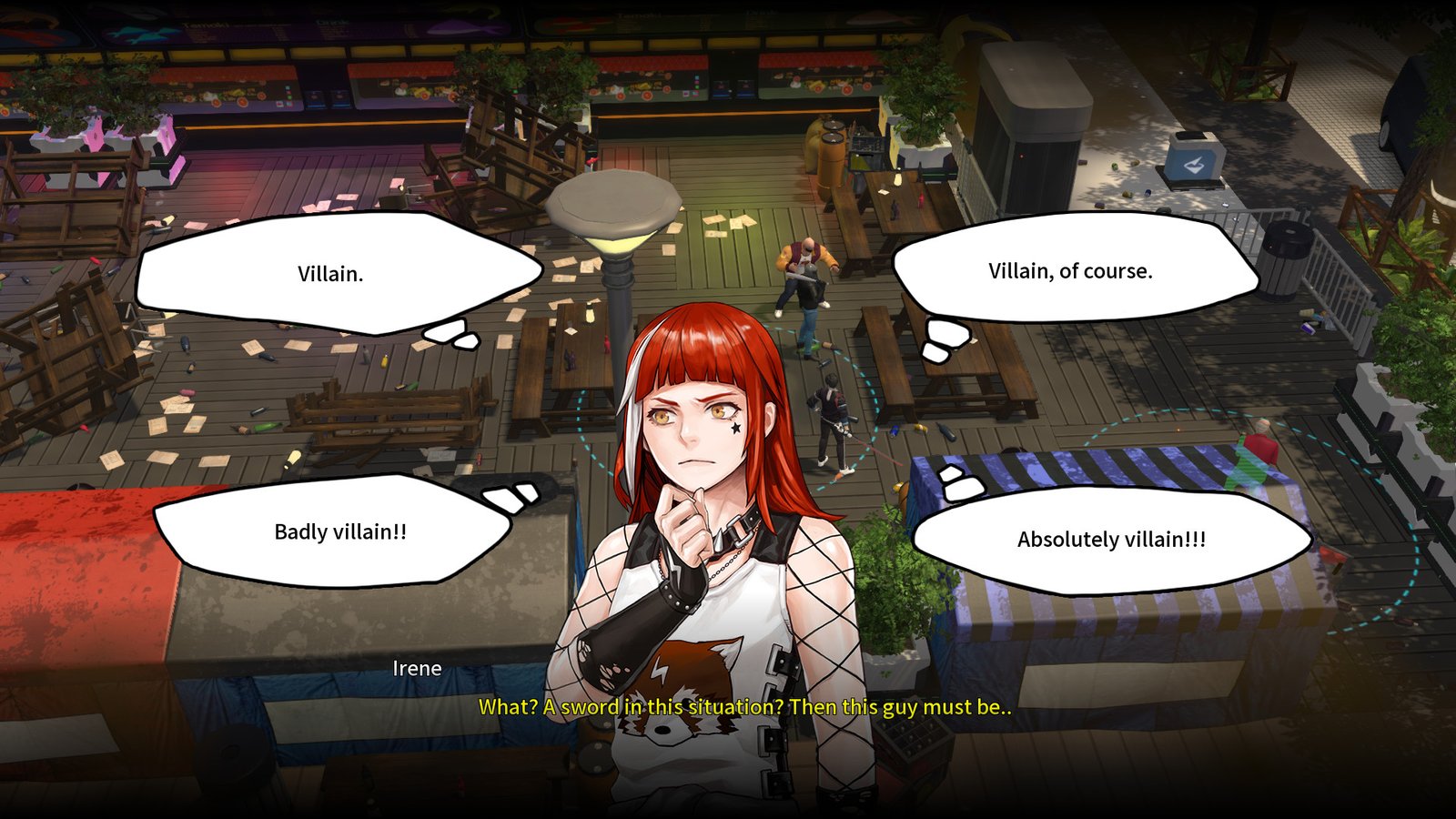Viewport: 1456px width, 819px height.
Task: Click Irene's yellow dialogue line about the sword
Action: (x=746, y=705)
